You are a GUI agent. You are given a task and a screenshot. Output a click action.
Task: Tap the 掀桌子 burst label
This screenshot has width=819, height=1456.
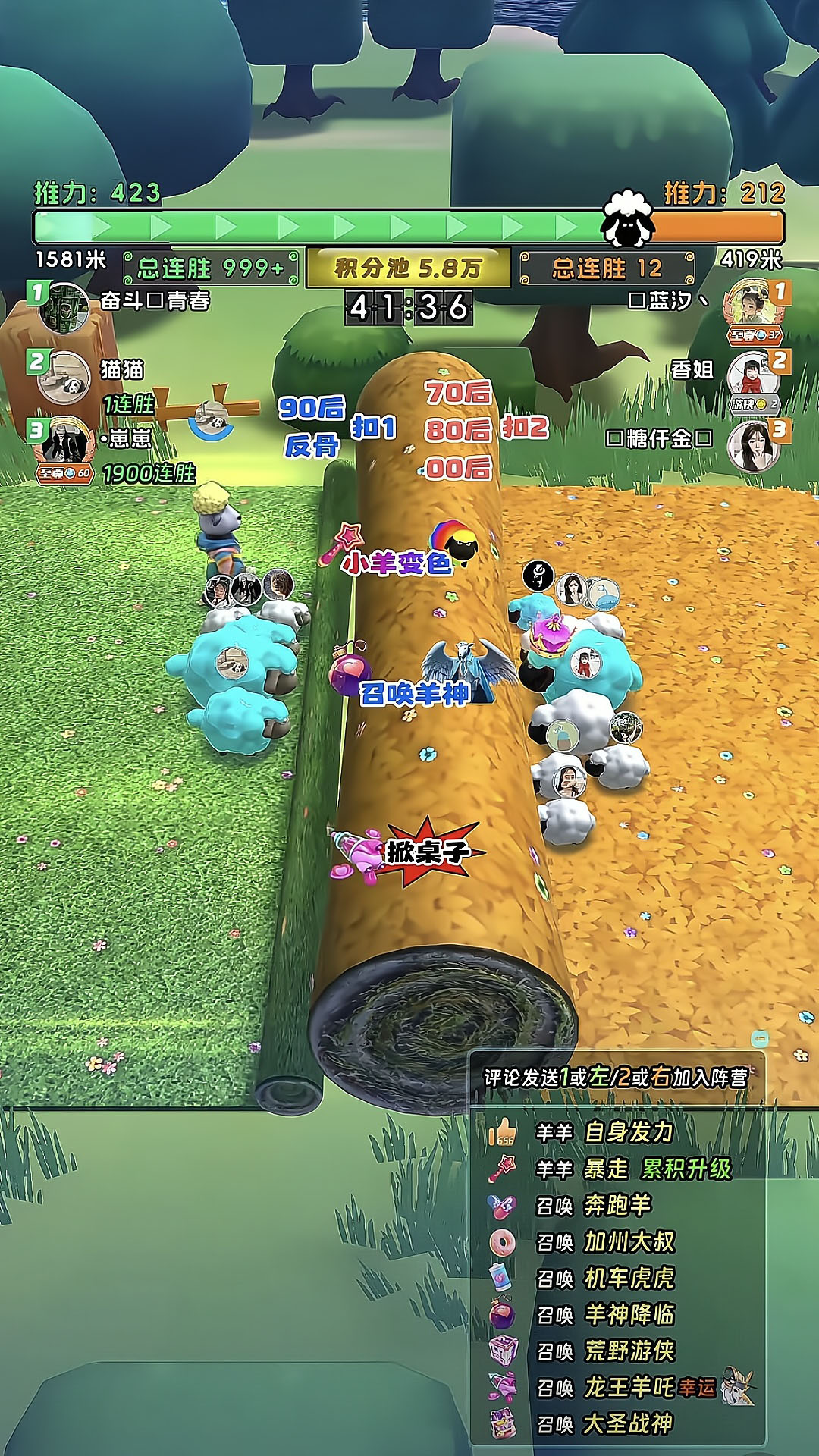tap(427, 852)
